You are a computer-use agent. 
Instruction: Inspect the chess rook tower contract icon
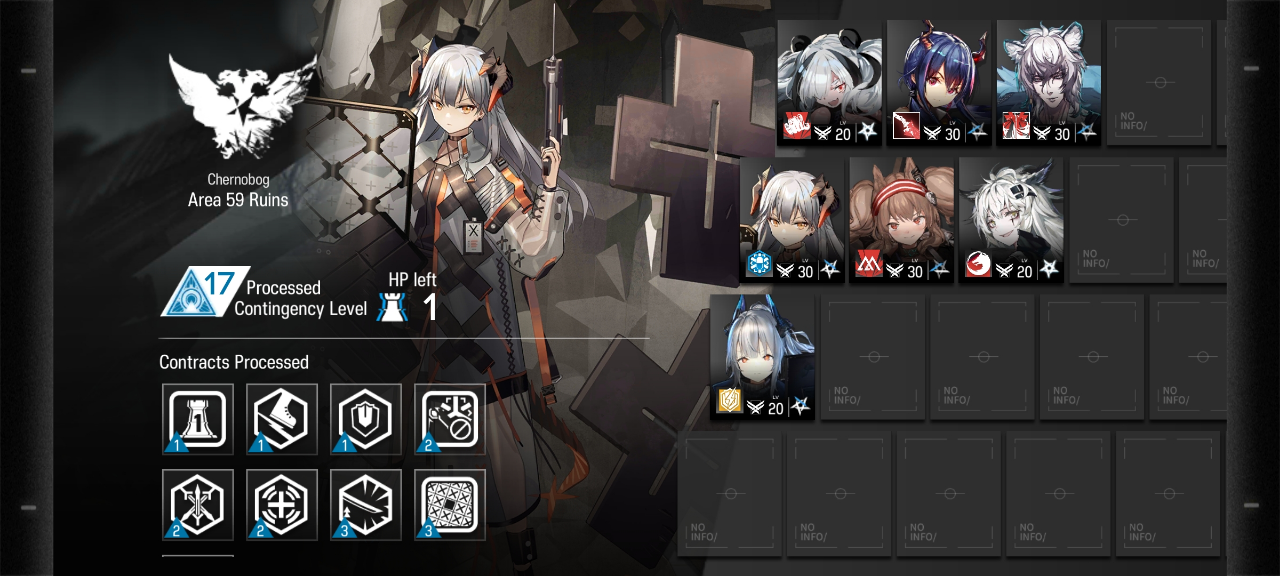point(198,419)
